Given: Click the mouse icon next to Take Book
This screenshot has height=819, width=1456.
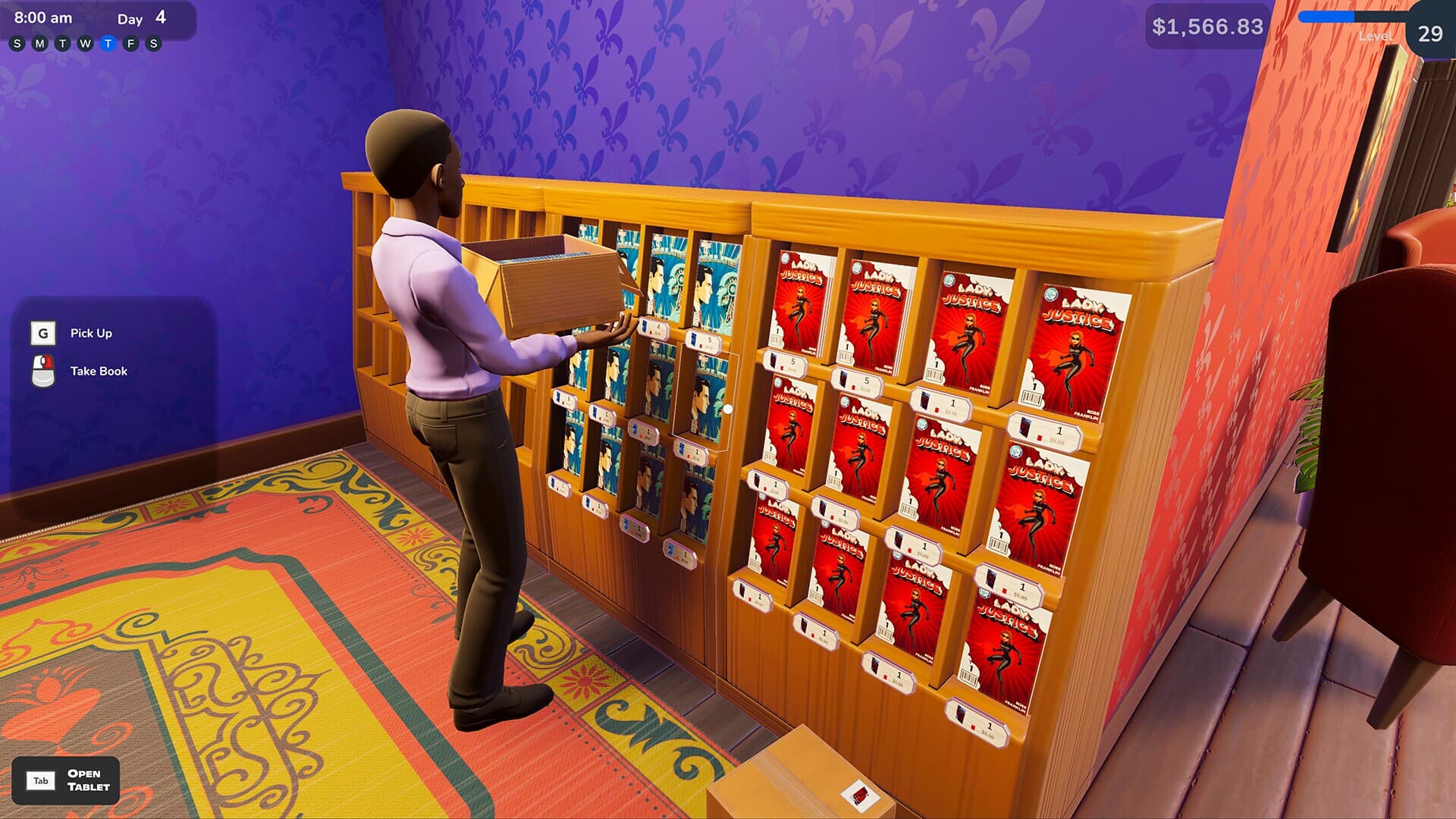Looking at the screenshot, I should [x=43, y=369].
